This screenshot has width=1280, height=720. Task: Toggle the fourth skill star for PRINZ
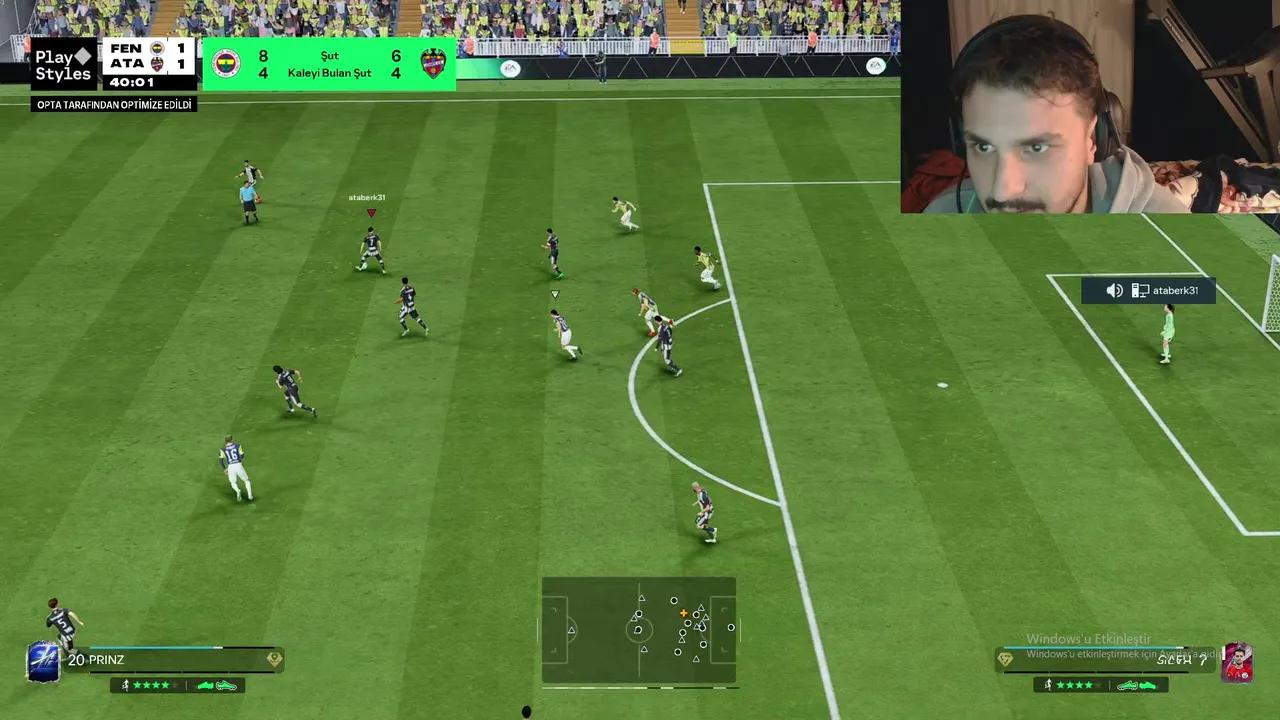pos(165,686)
